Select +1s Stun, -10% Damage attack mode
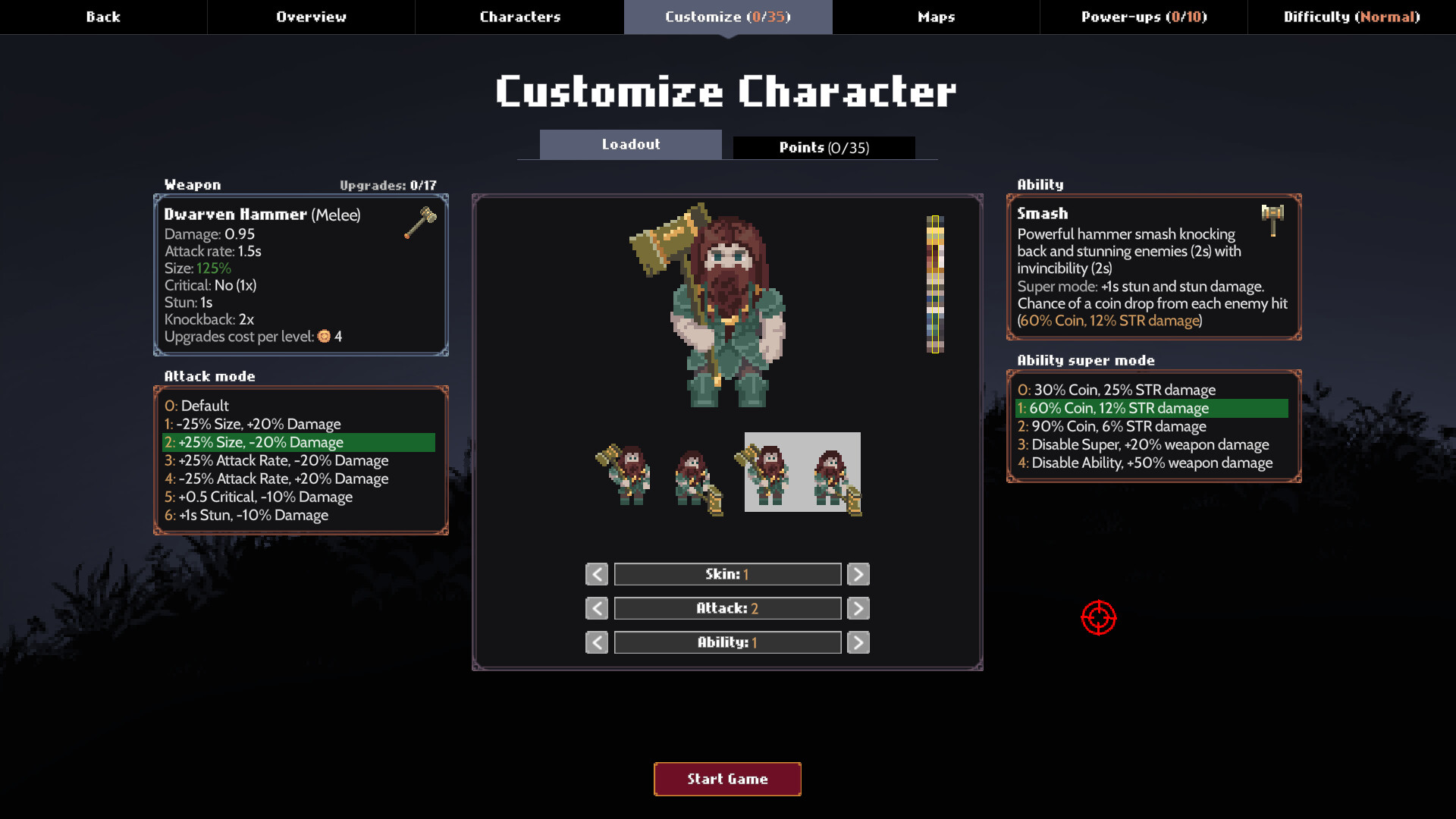1456x819 pixels. (246, 515)
